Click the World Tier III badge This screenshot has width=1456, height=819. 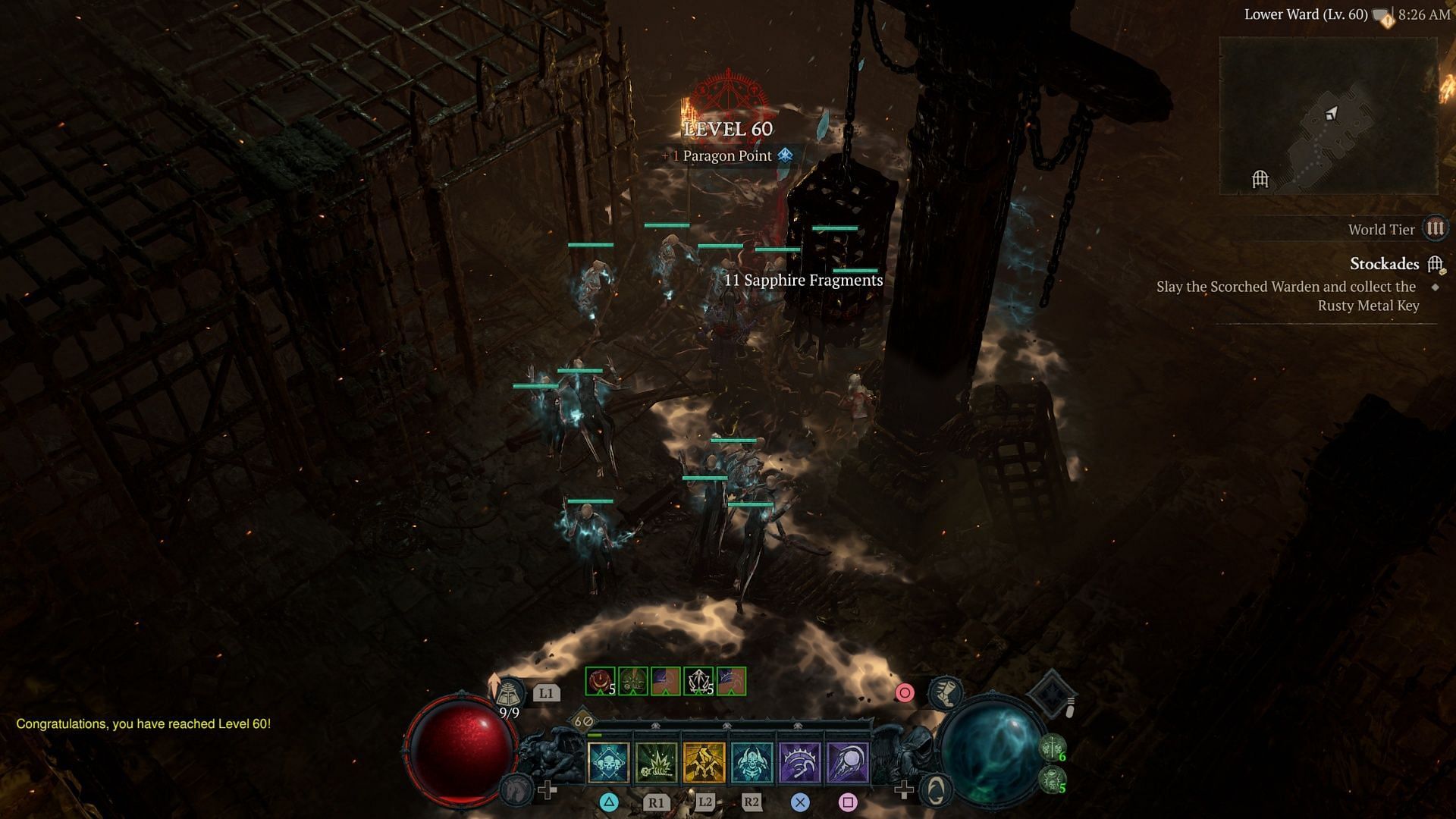pyautogui.click(x=1435, y=228)
